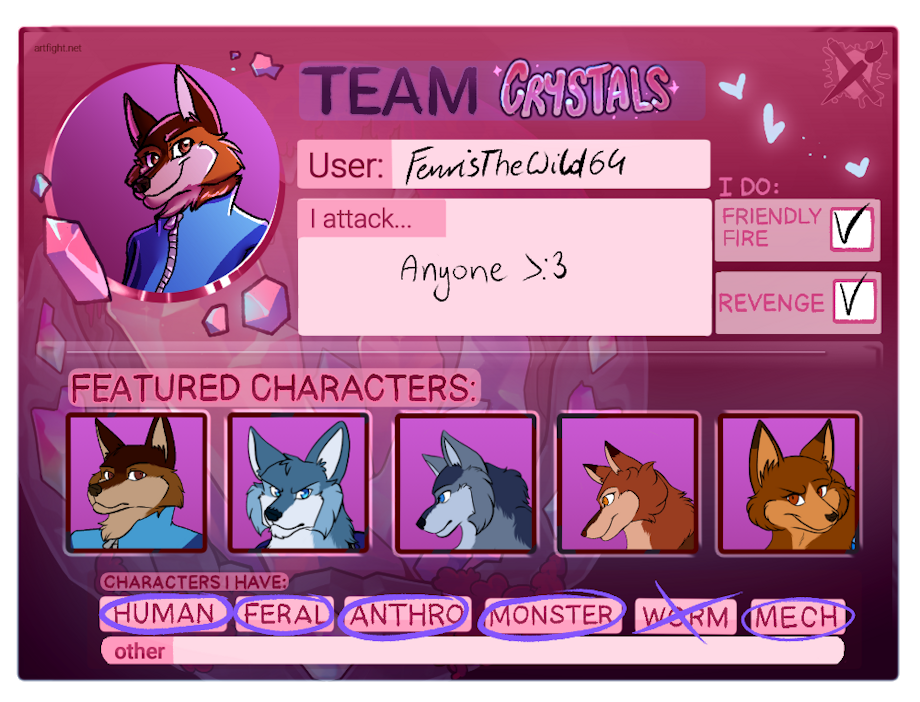
Task: Choose the HUMAN character tag
Action: click(165, 613)
